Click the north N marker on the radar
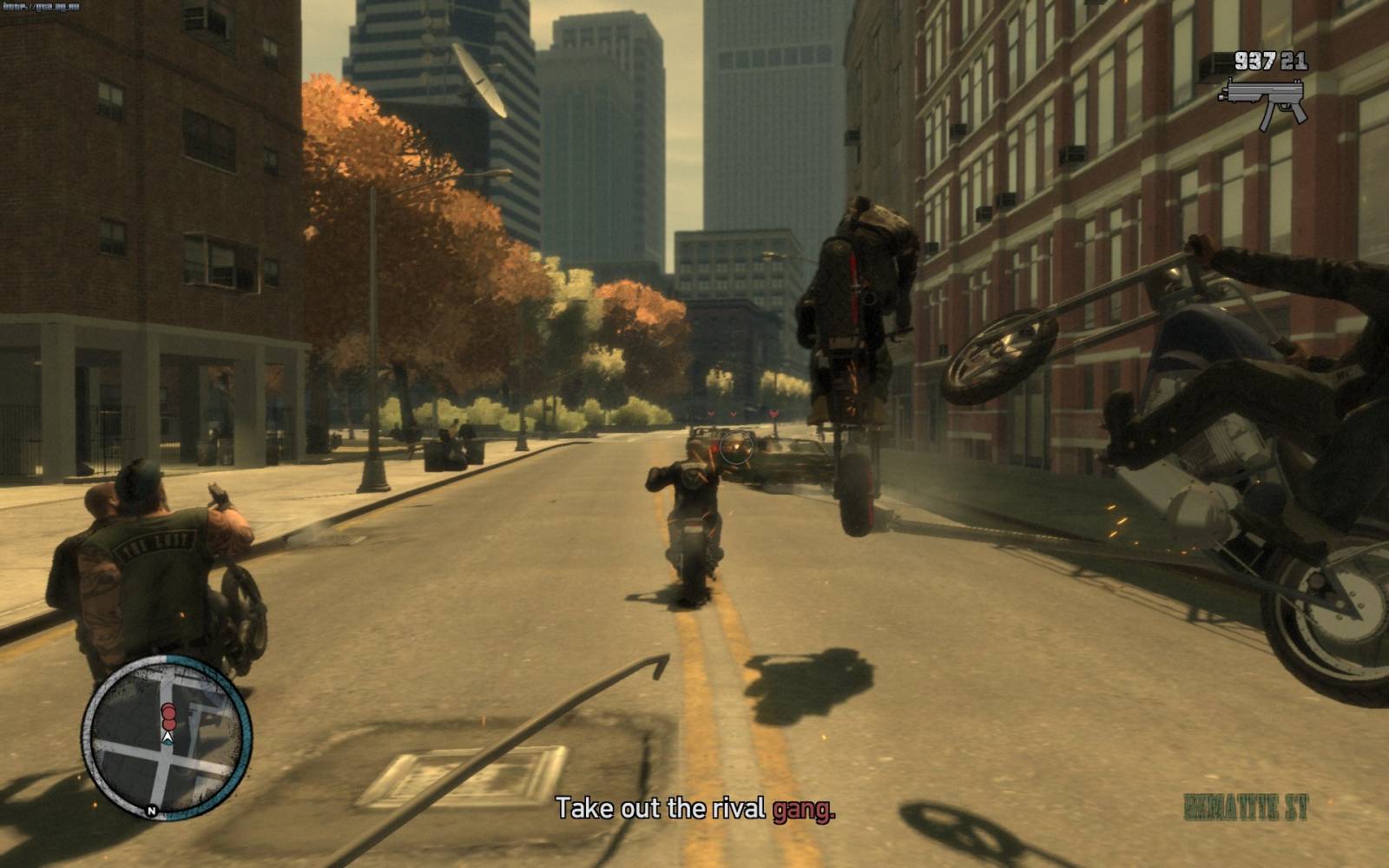The height and width of the screenshot is (868, 1389). click(x=152, y=812)
